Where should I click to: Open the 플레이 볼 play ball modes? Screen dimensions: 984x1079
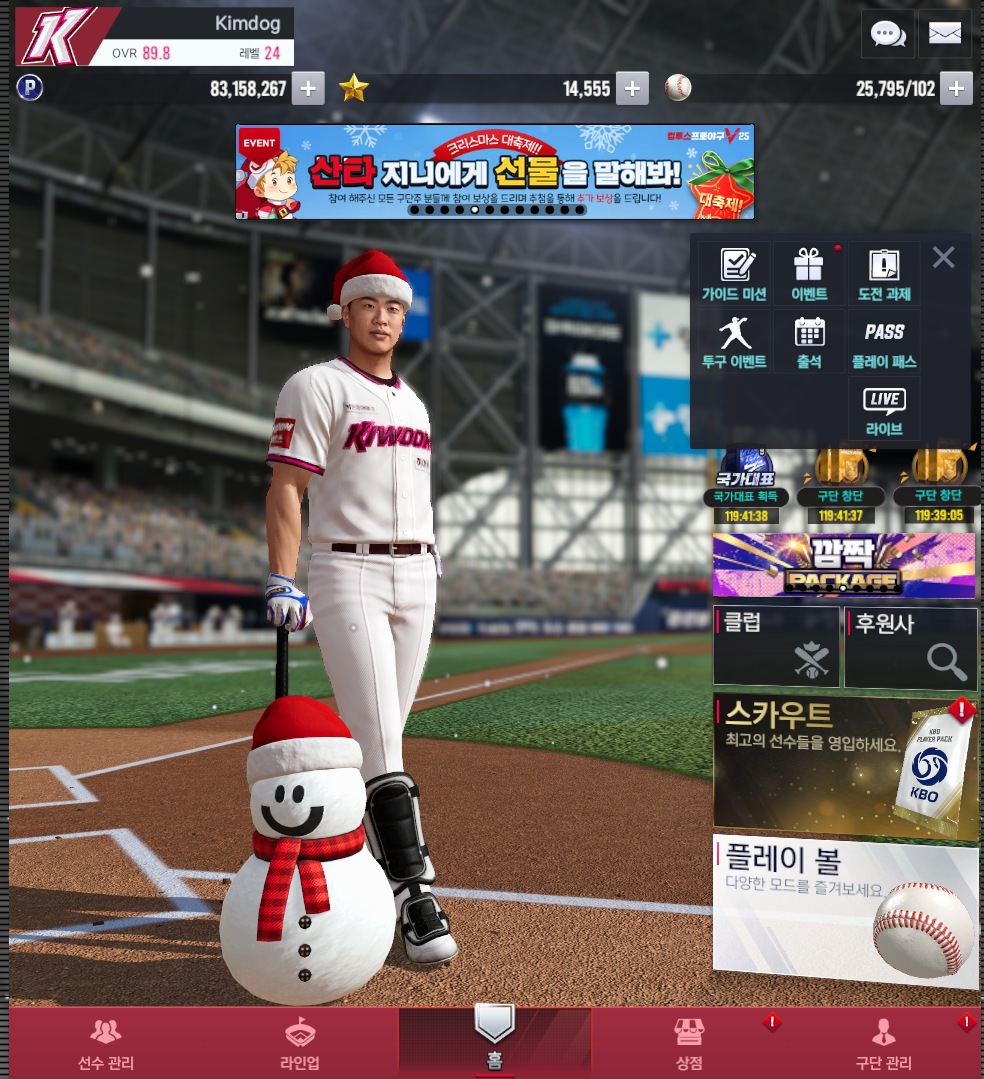[x=845, y=910]
